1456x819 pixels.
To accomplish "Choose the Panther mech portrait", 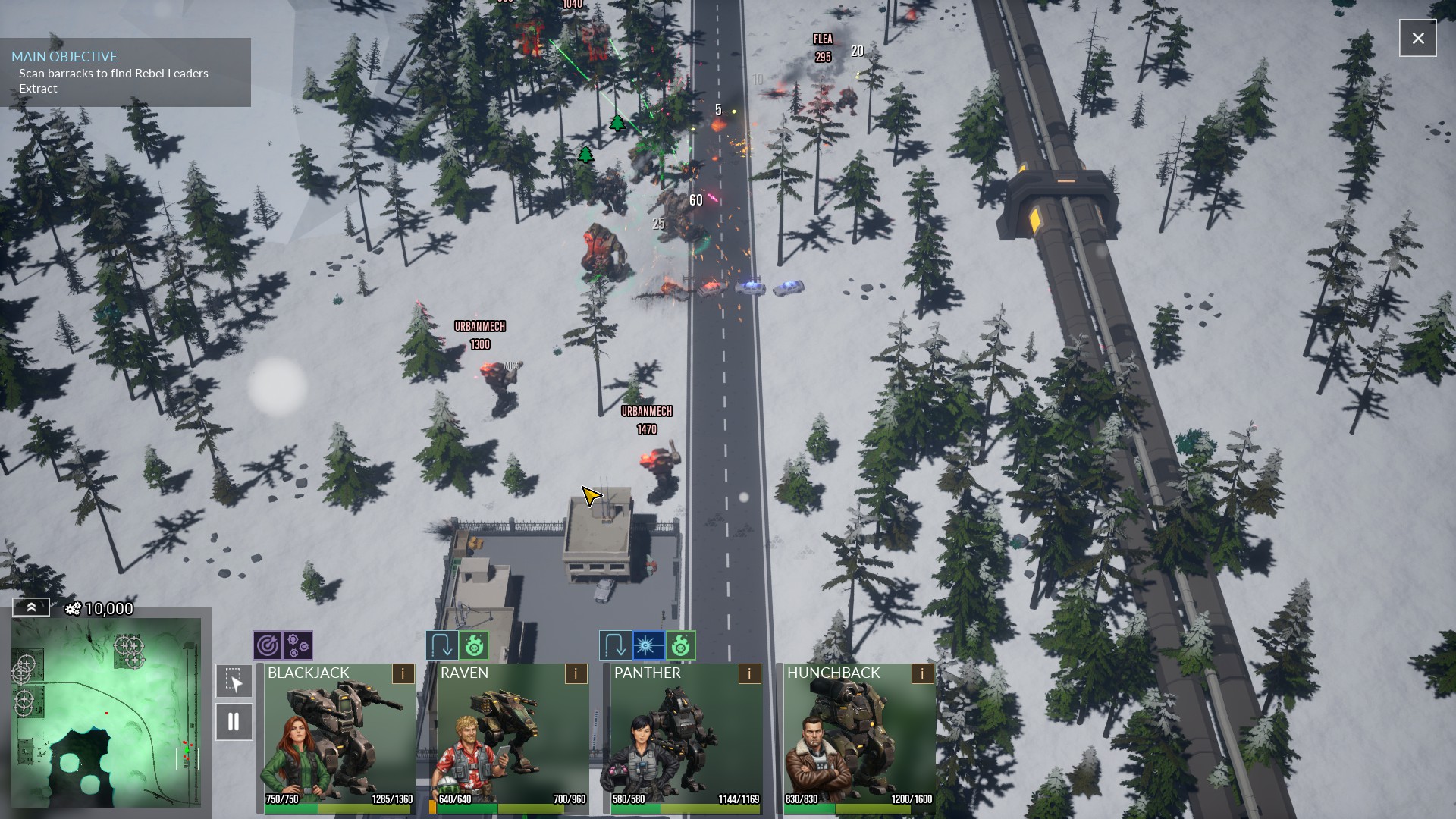I will (x=685, y=736).
